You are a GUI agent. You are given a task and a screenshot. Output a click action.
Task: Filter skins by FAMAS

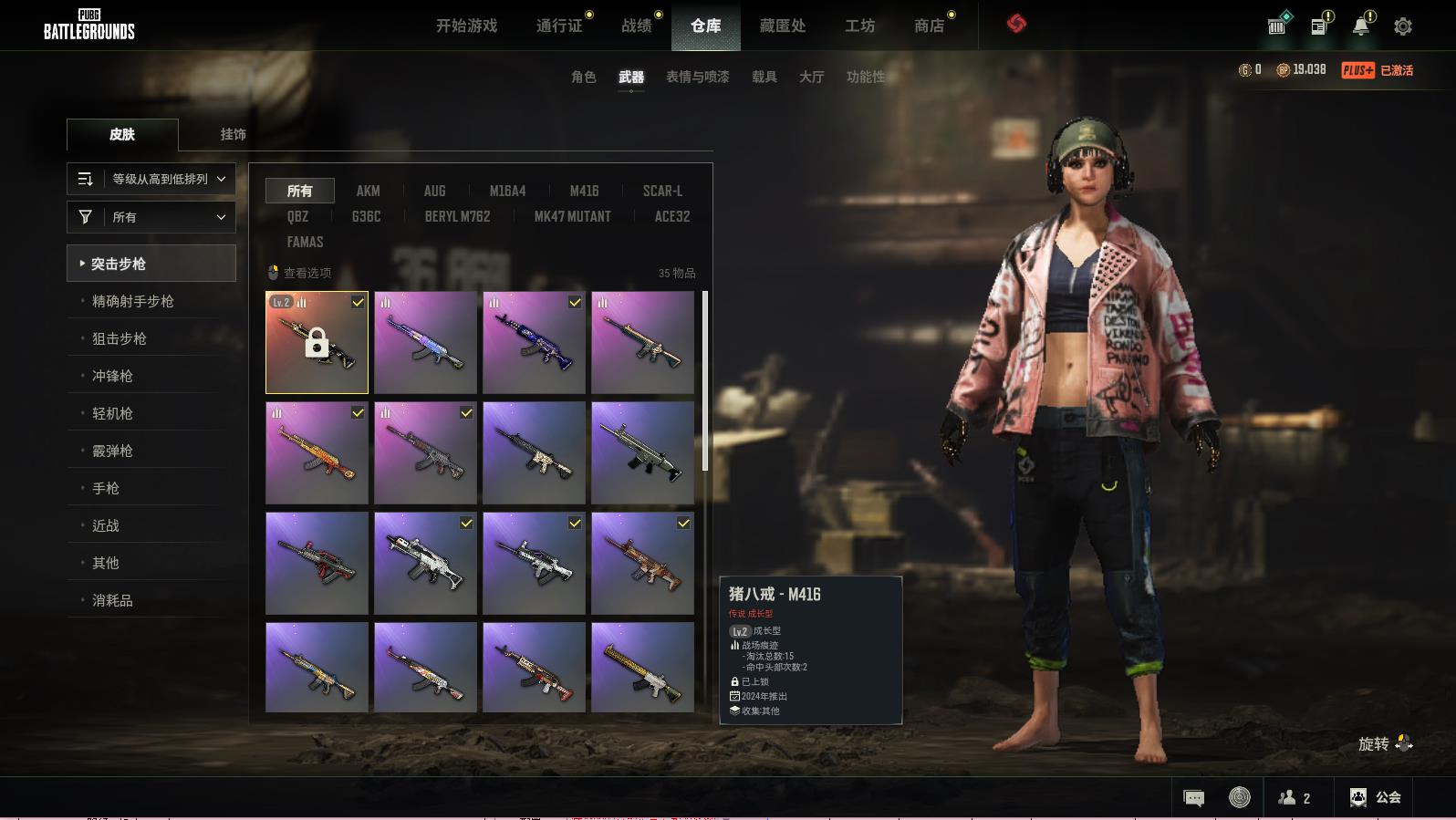point(305,242)
